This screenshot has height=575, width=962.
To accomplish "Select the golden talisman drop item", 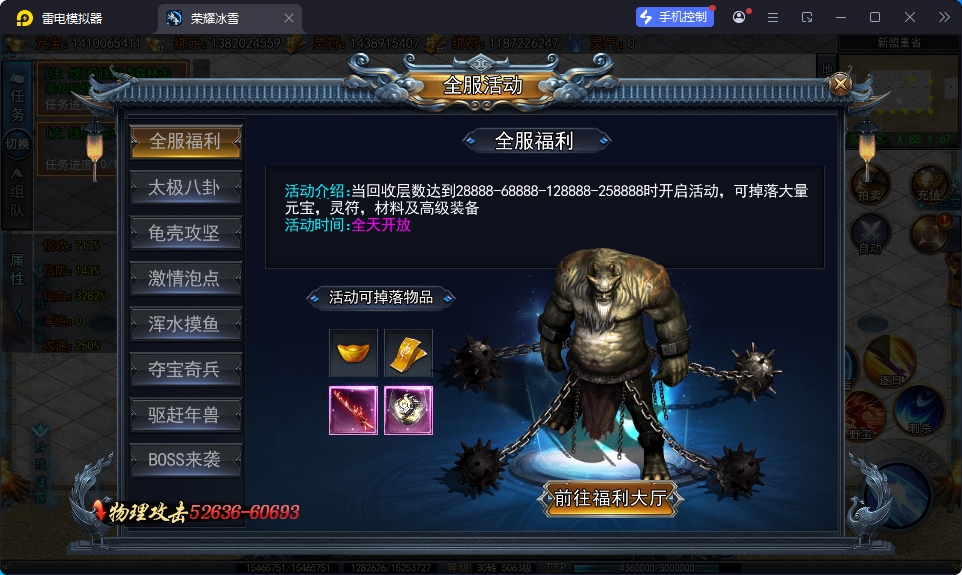I will tap(408, 353).
